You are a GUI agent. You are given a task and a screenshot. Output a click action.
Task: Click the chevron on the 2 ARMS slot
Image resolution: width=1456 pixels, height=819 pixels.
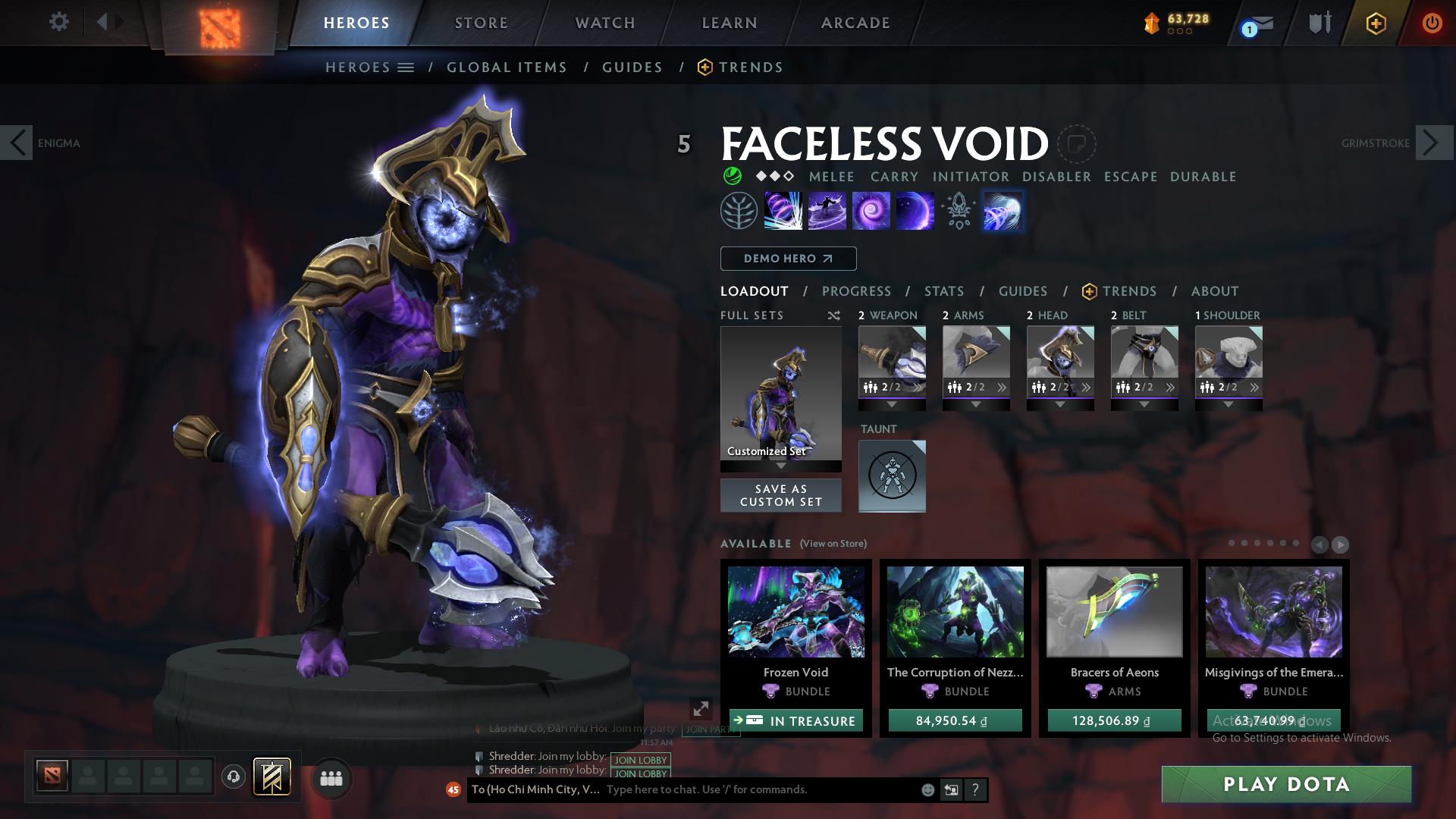(1003, 386)
